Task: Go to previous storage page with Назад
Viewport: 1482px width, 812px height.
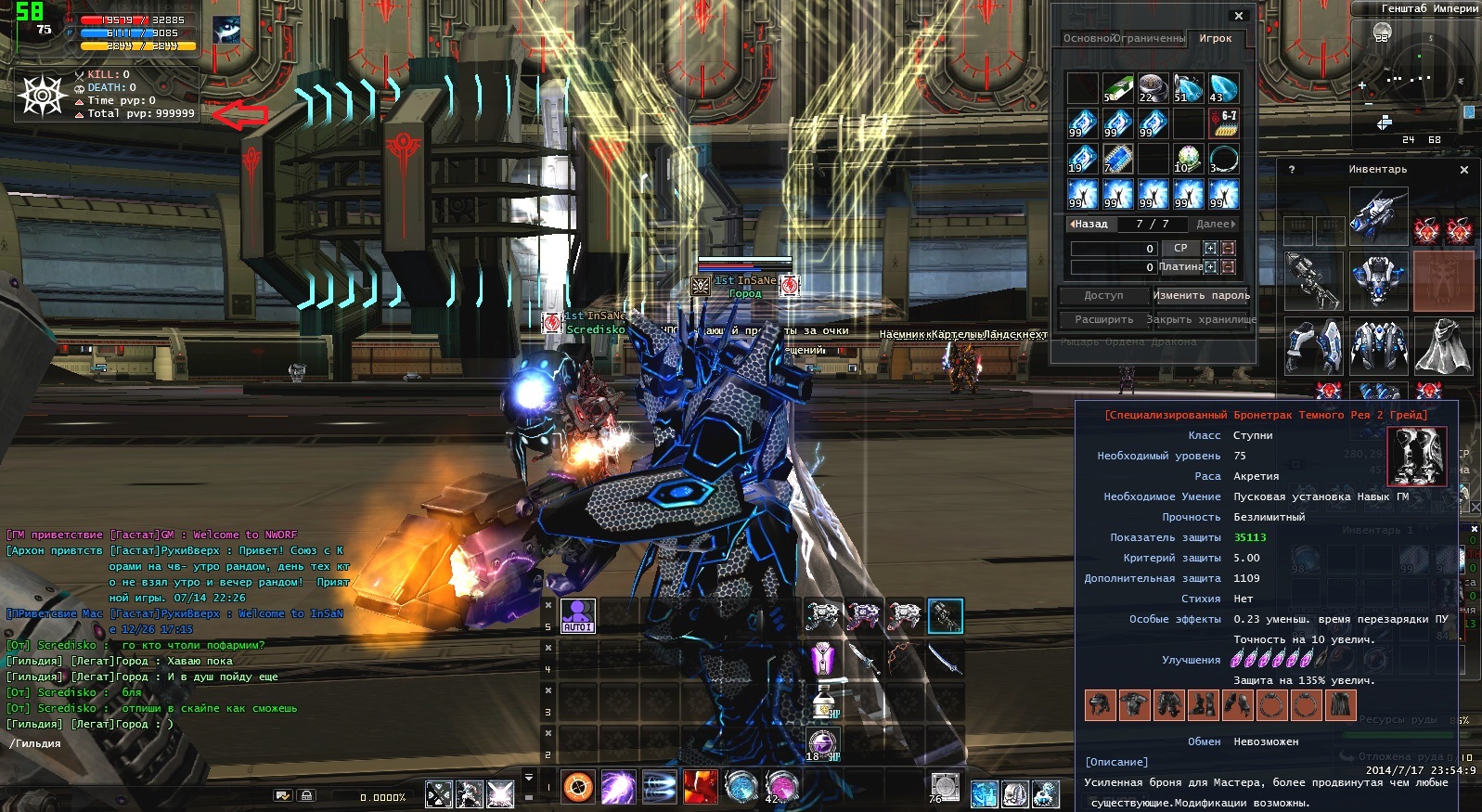Action: click(1089, 225)
